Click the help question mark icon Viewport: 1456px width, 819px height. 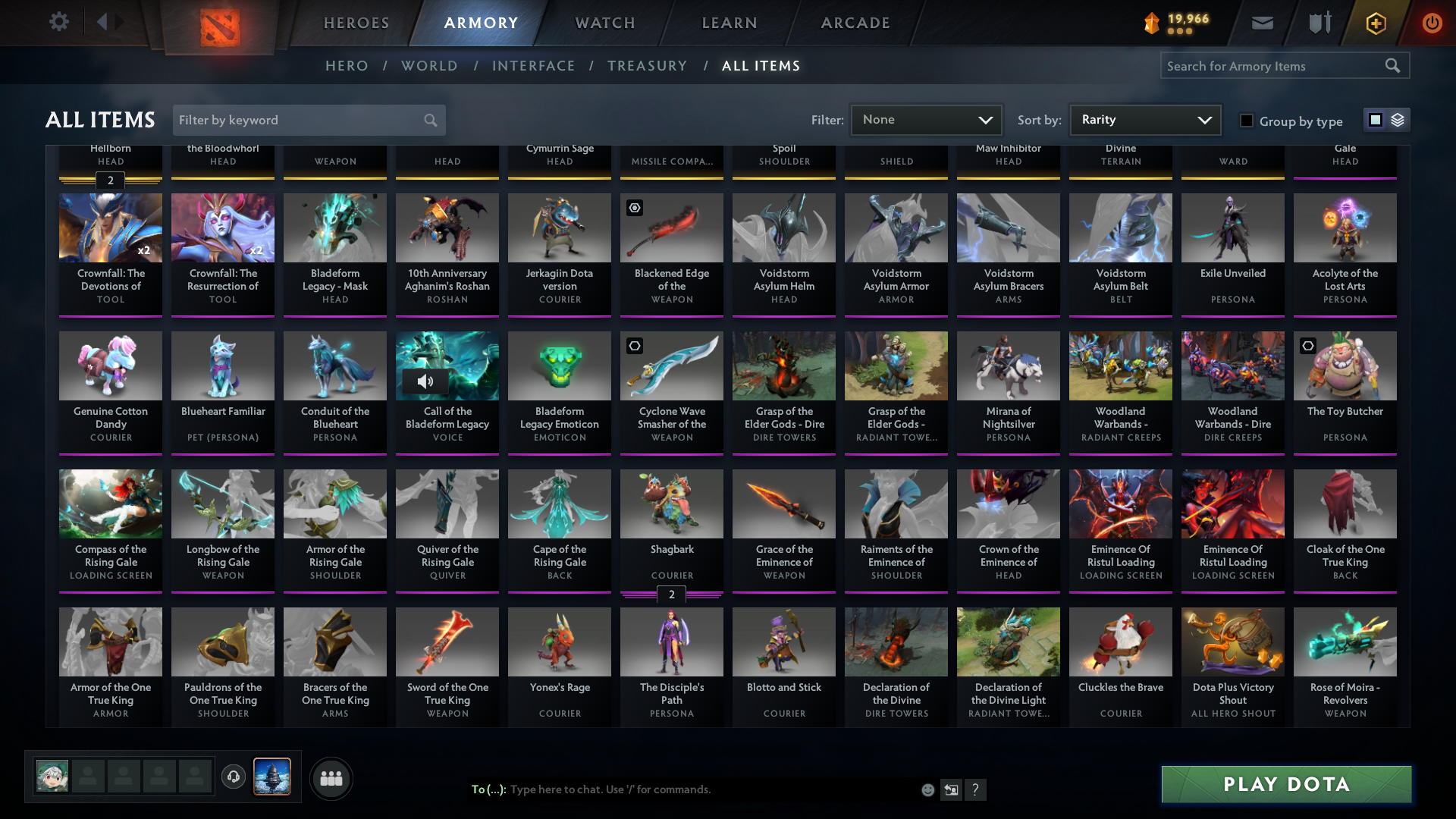coord(976,789)
